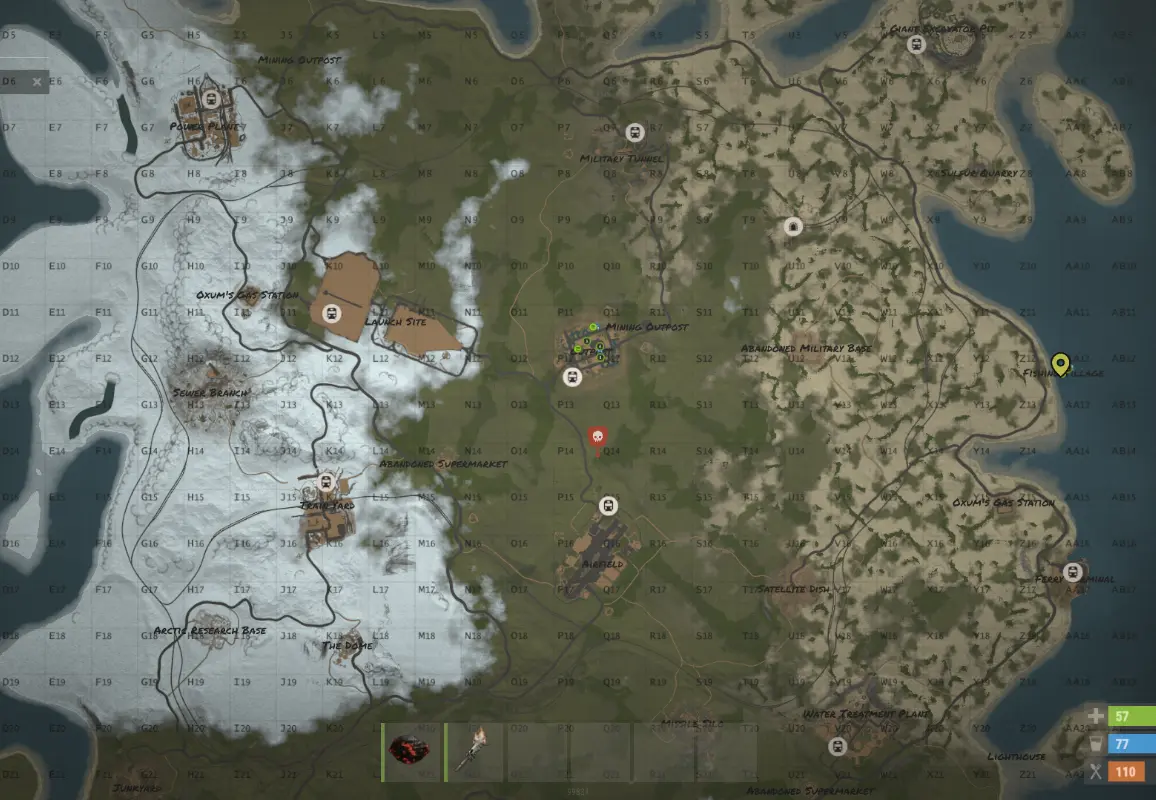
Task: Select the train icon below Mining Outpost compound
Action: (x=572, y=376)
